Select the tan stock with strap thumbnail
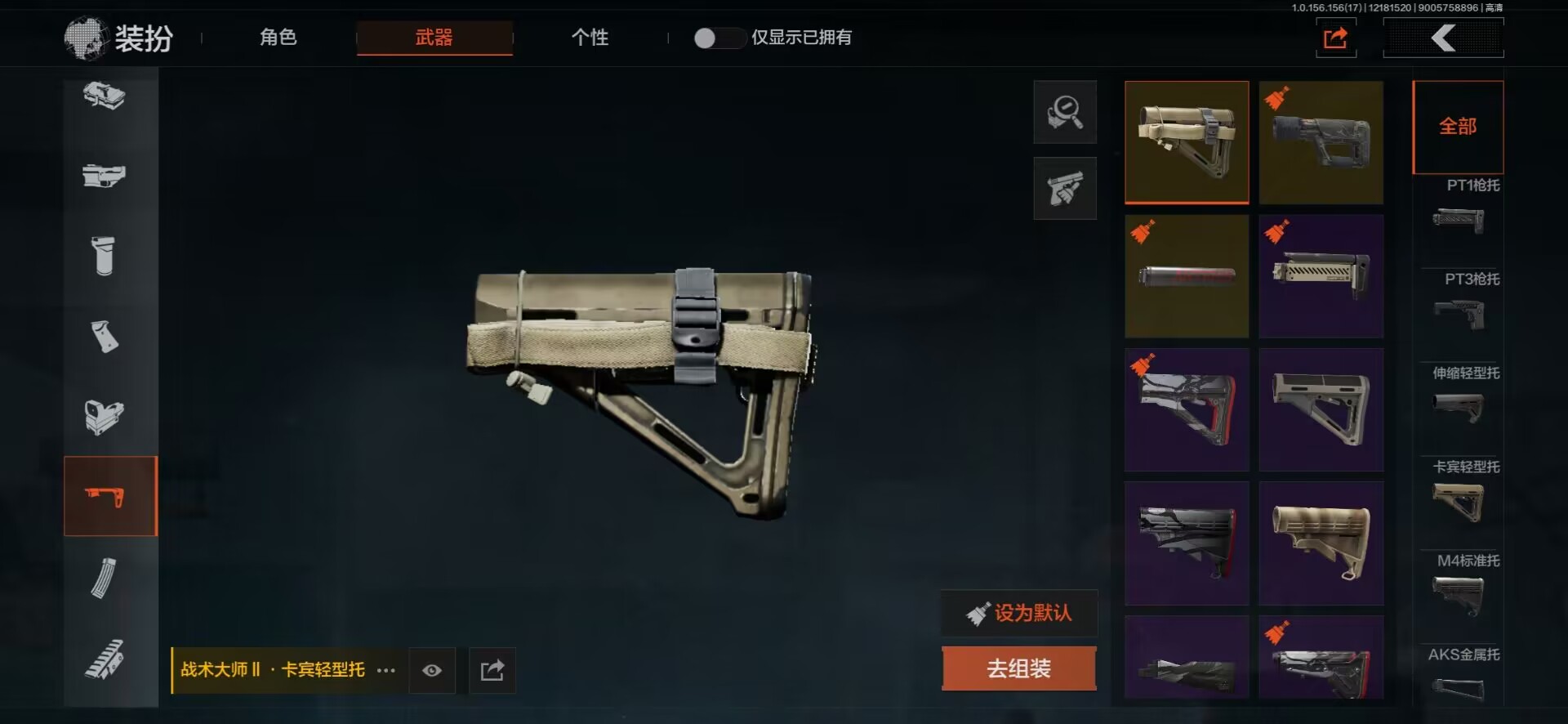 tap(1186, 141)
